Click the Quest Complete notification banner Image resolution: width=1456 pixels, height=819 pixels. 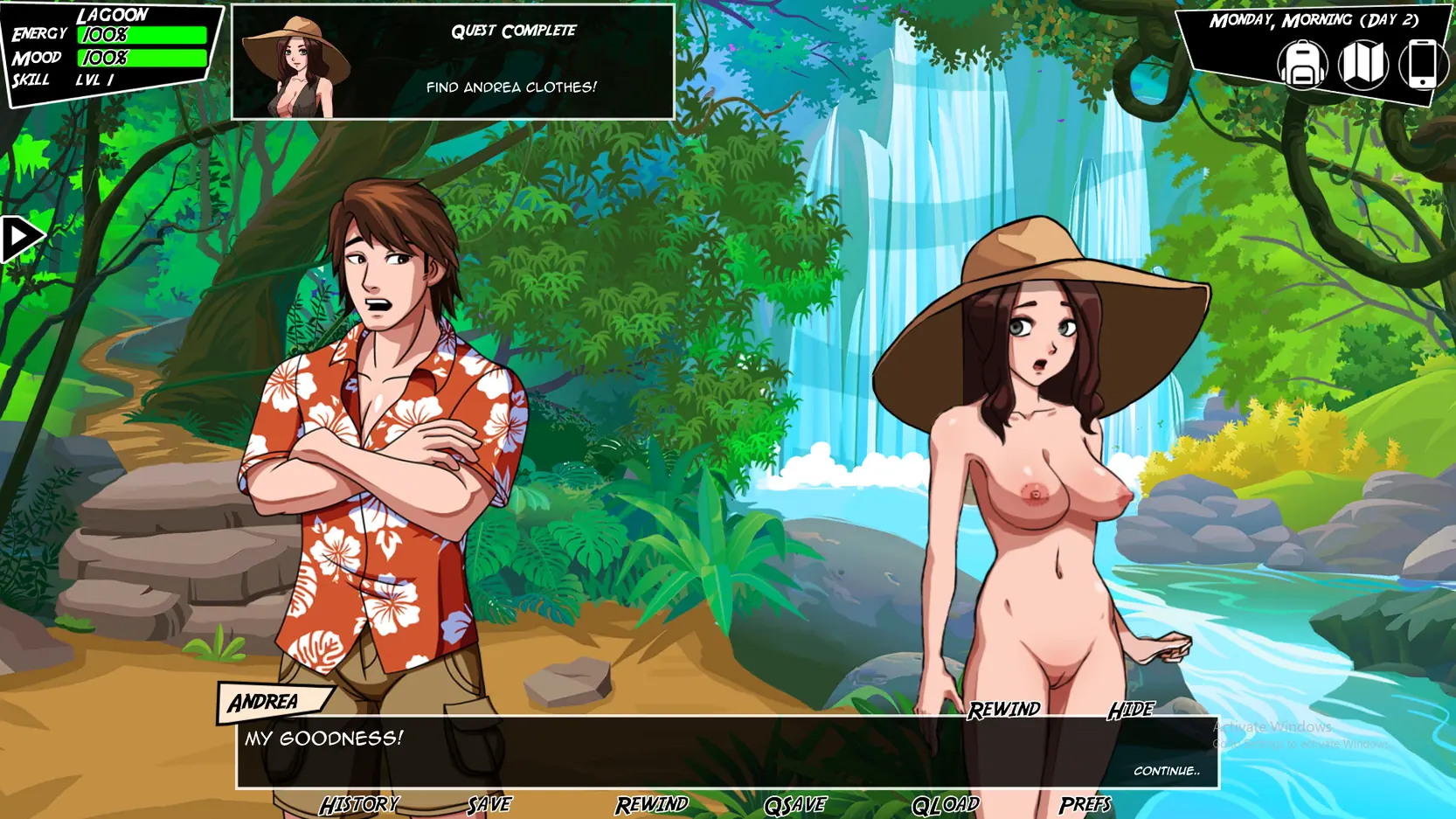point(453,61)
